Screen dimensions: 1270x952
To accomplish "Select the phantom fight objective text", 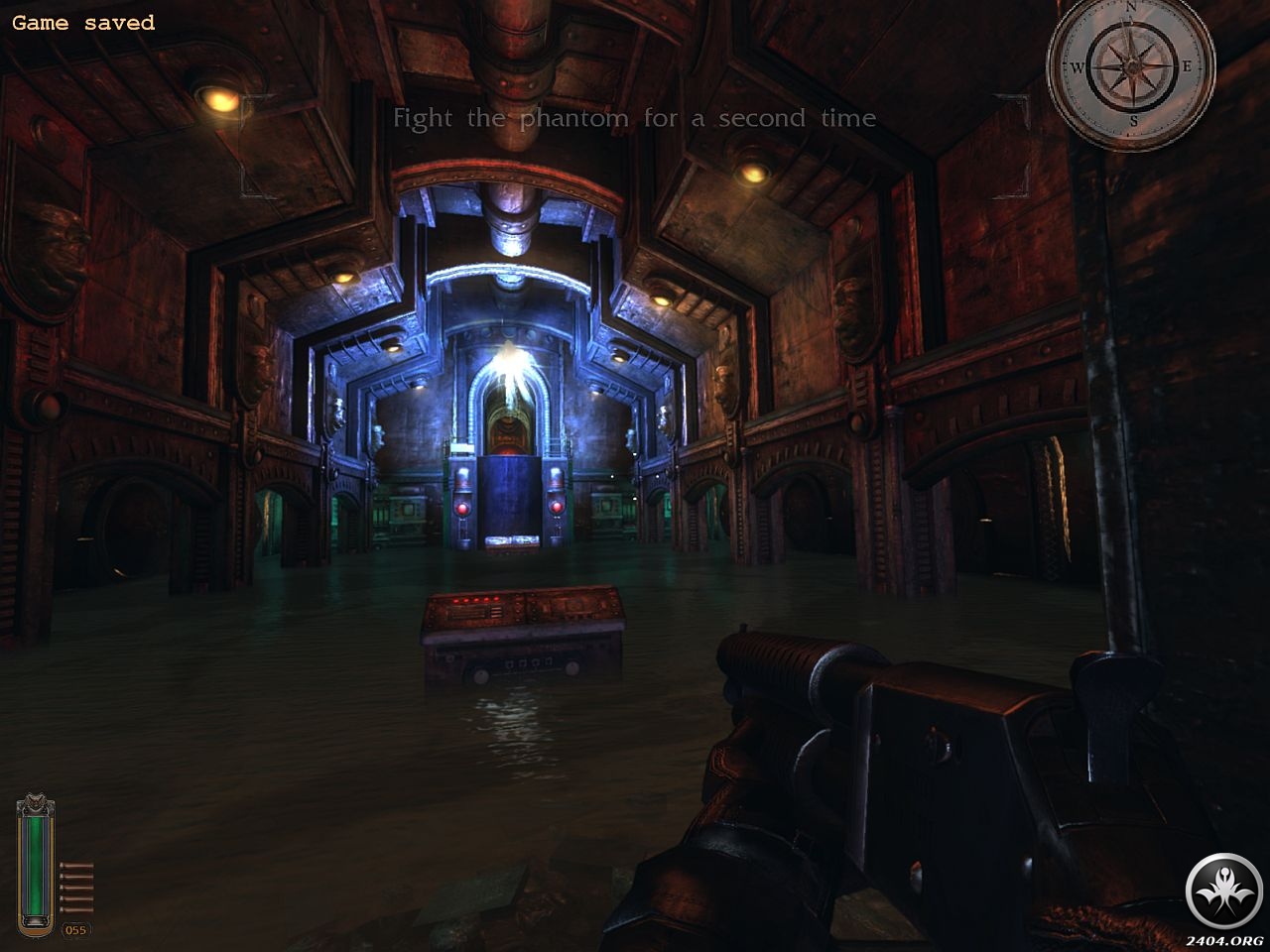I will pos(634,118).
